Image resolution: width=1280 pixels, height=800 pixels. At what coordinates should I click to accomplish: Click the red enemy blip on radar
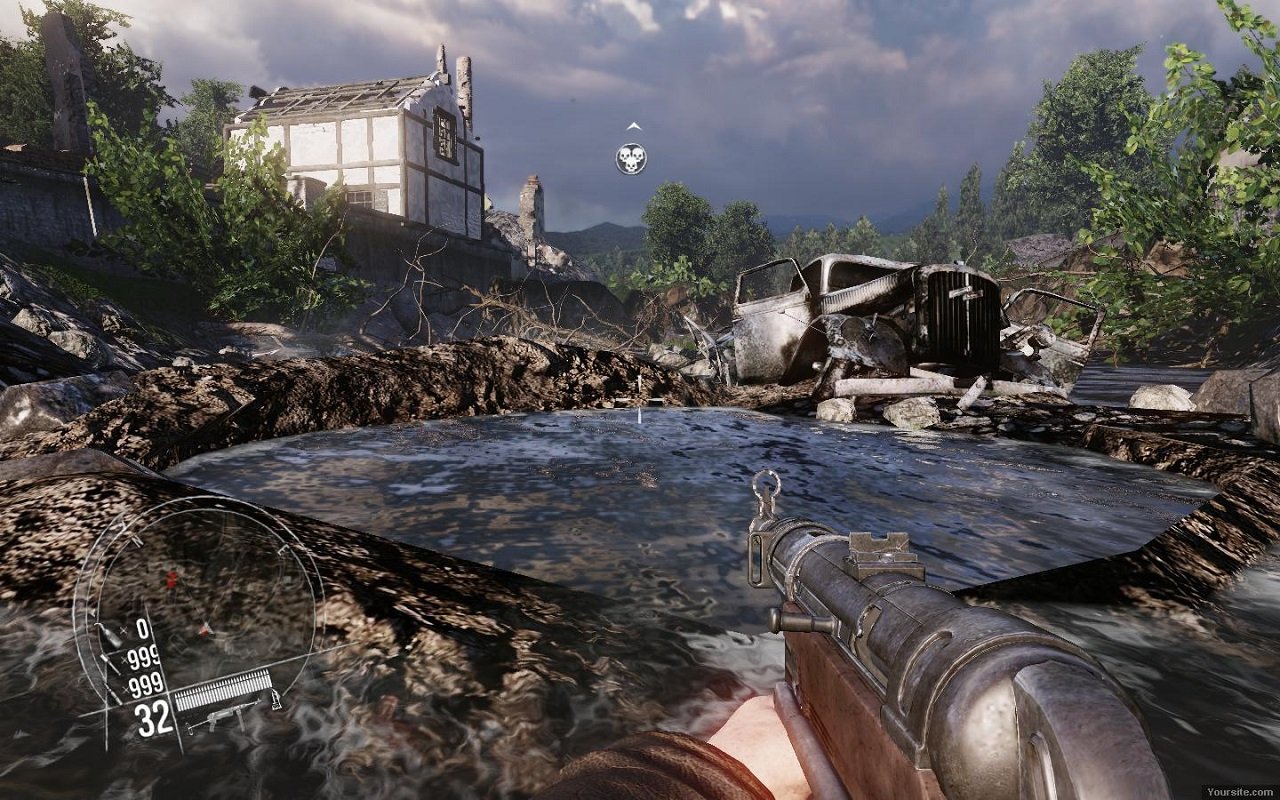pos(171,579)
